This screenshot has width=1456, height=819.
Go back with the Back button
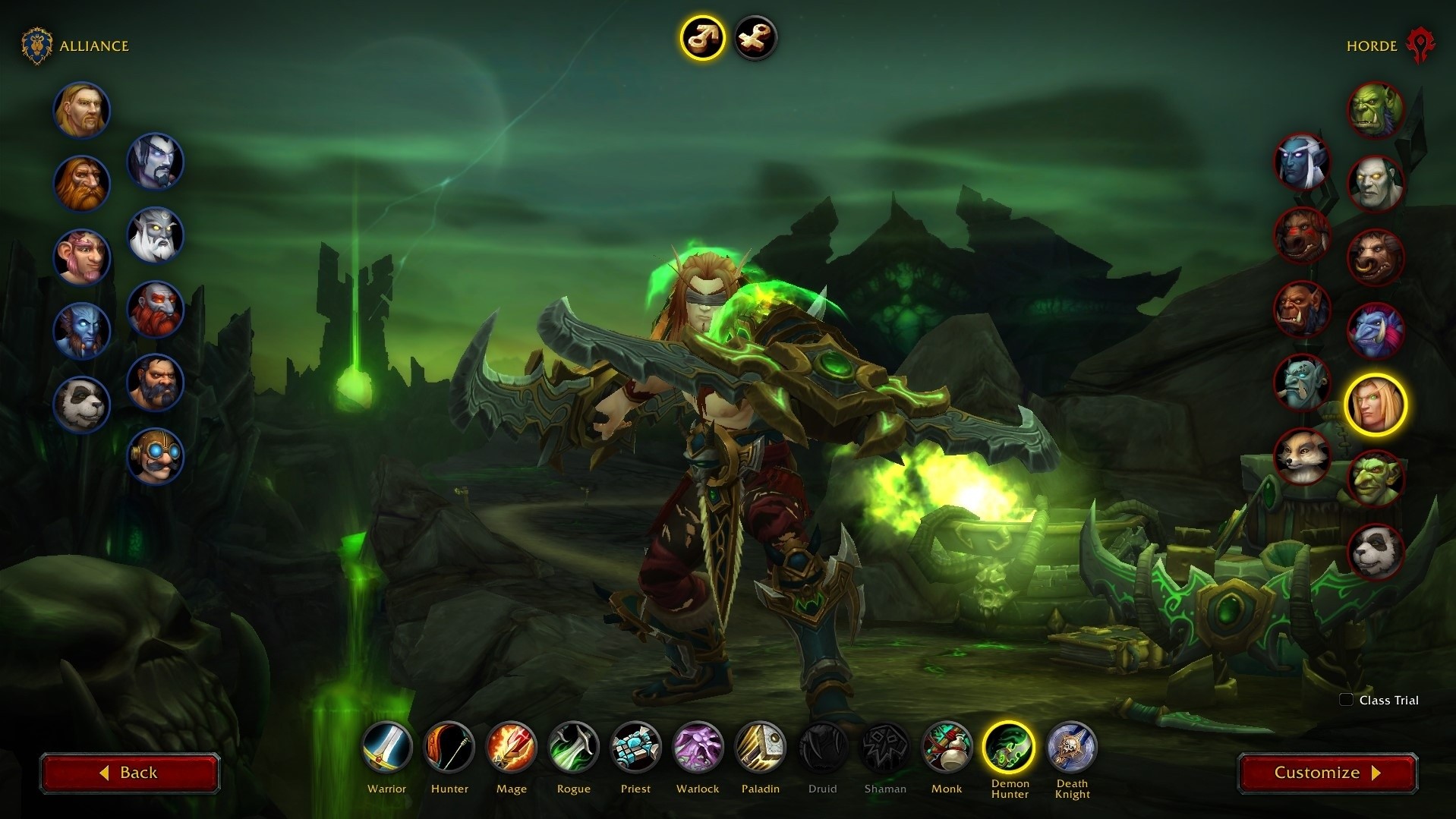tap(130, 773)
